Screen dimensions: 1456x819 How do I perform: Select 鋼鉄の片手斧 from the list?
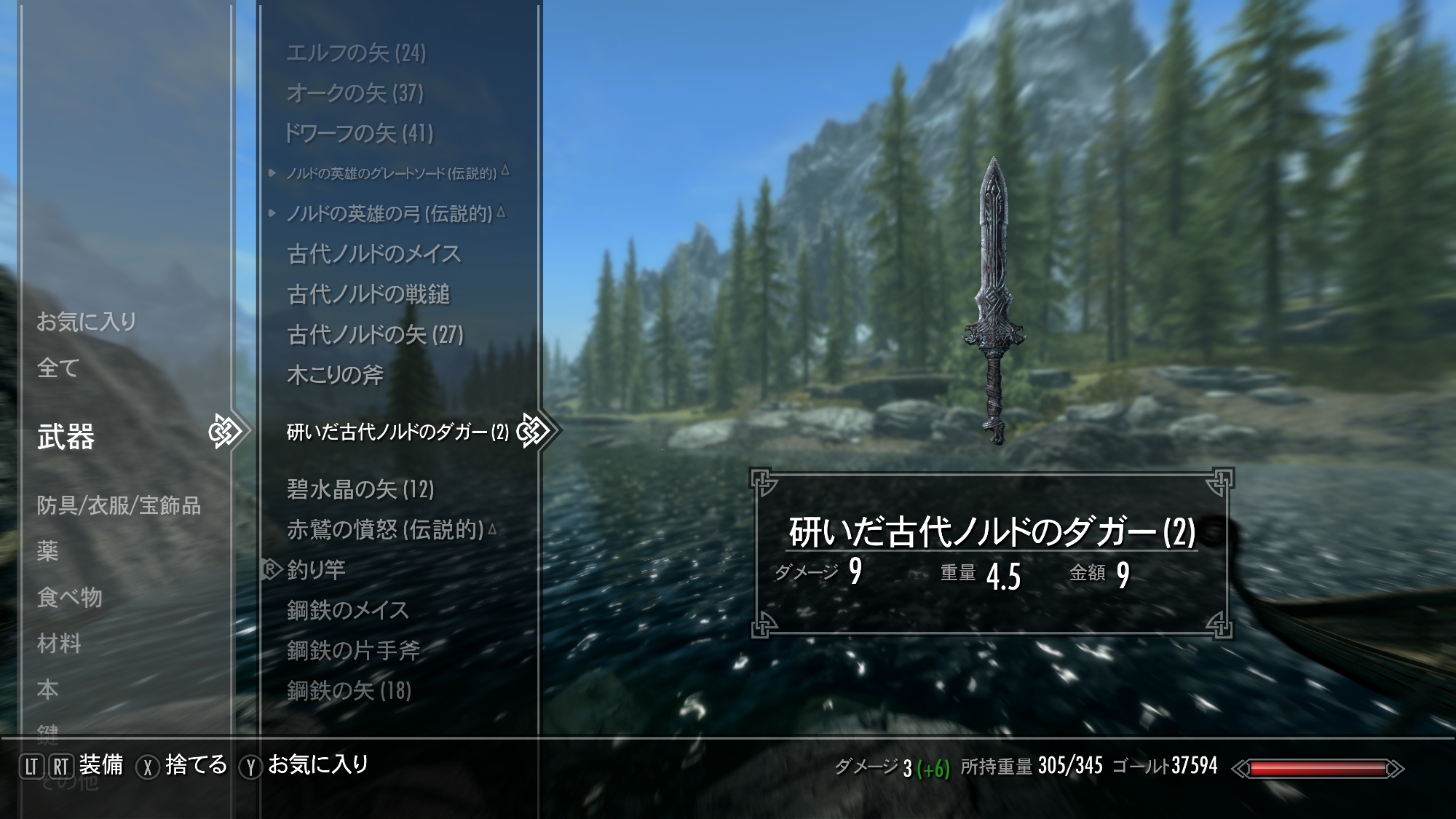pos(353,650)
